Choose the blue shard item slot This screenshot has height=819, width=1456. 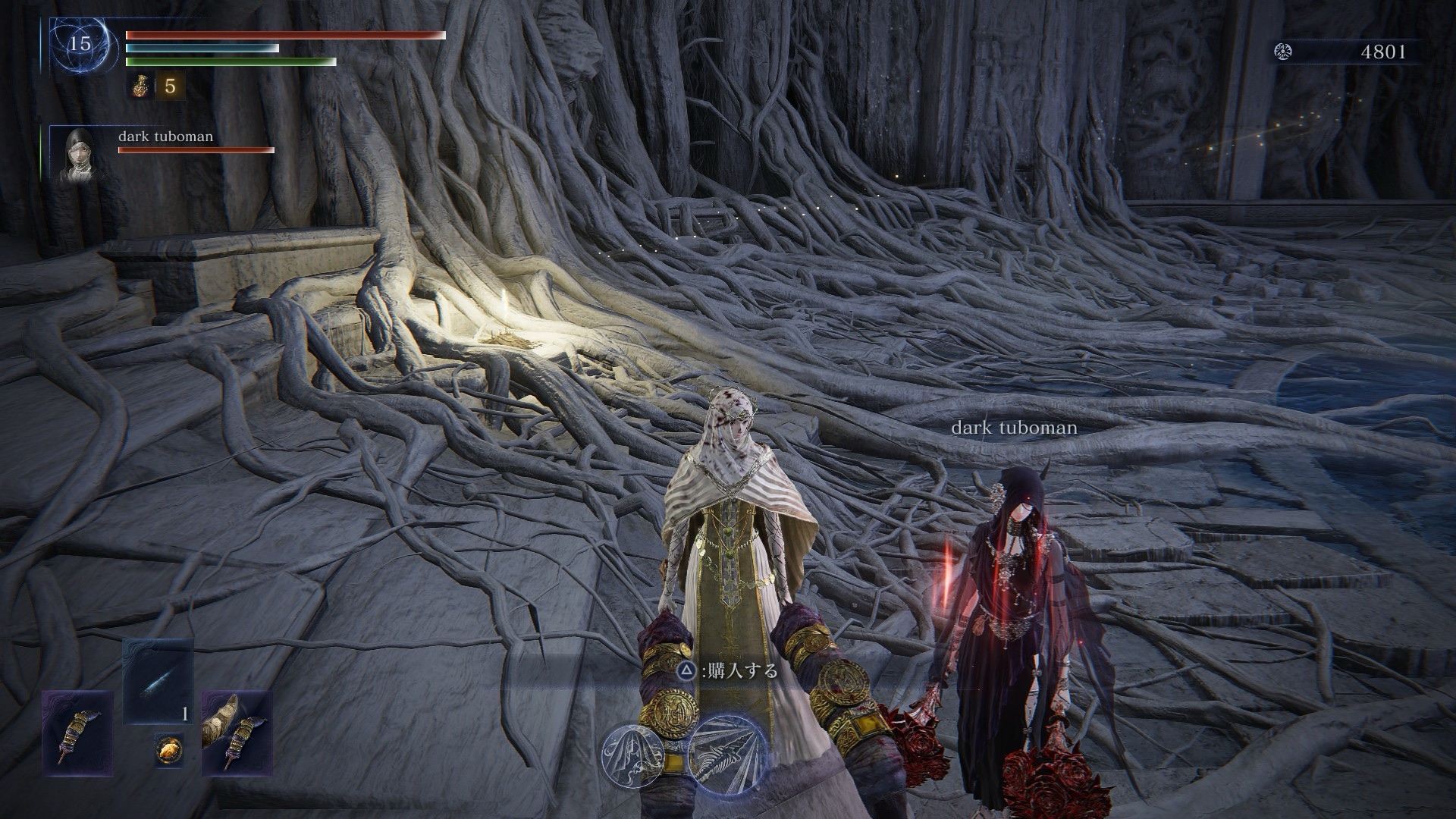coord(158,680)
